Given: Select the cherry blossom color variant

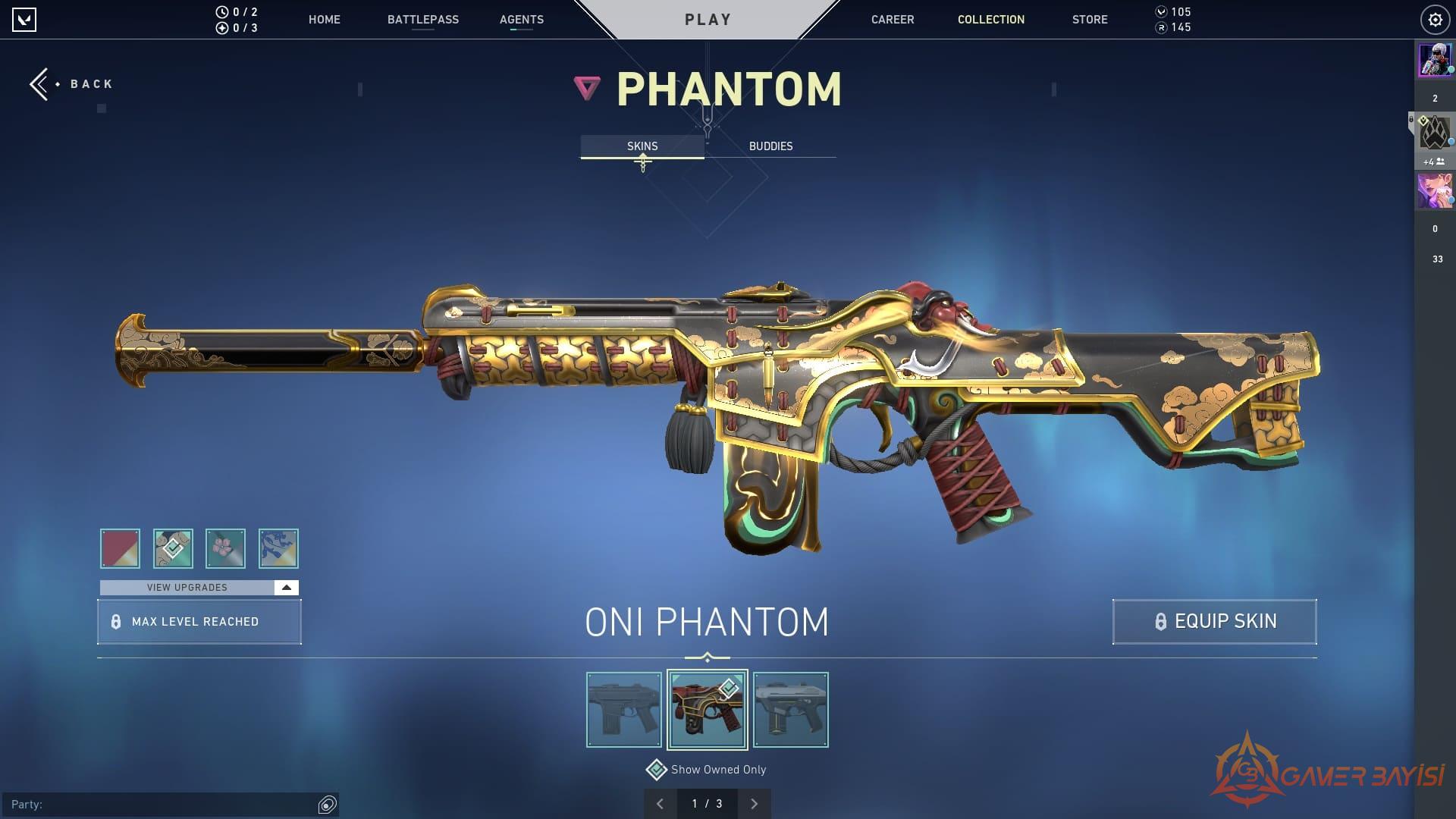Looking at the screenshot, I should click(225, 548).
